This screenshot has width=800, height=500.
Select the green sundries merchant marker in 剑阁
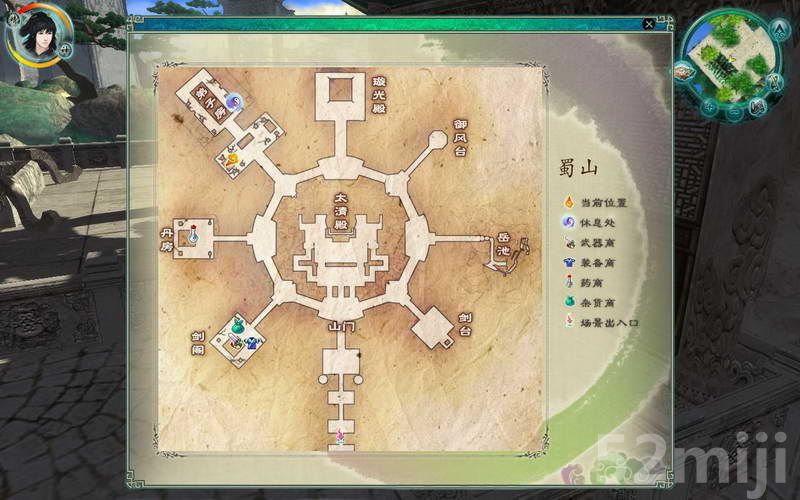[238, 326]
